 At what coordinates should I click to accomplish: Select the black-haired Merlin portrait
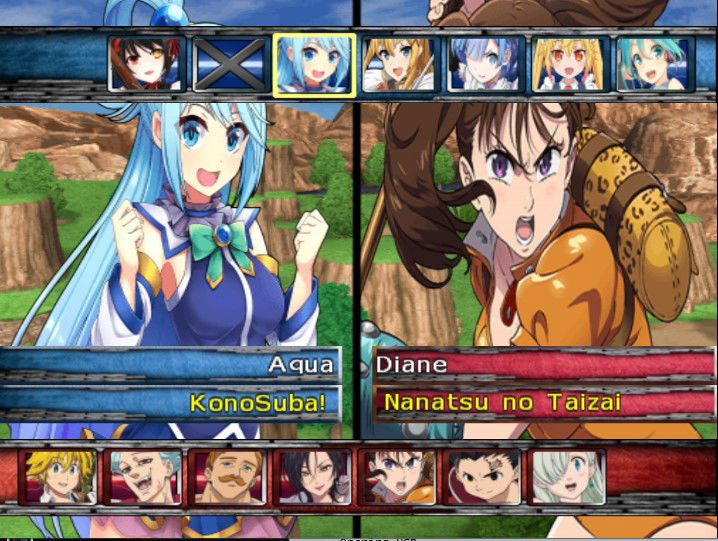click(314, 476)
